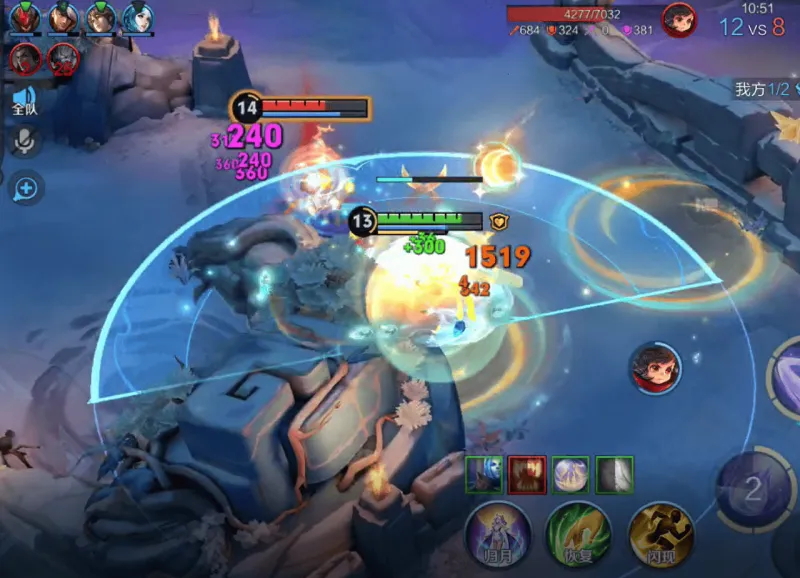800x578 pixels.
Task: Use the white feather equipment item
Action: pyautogui.click(x=614, y=473)
